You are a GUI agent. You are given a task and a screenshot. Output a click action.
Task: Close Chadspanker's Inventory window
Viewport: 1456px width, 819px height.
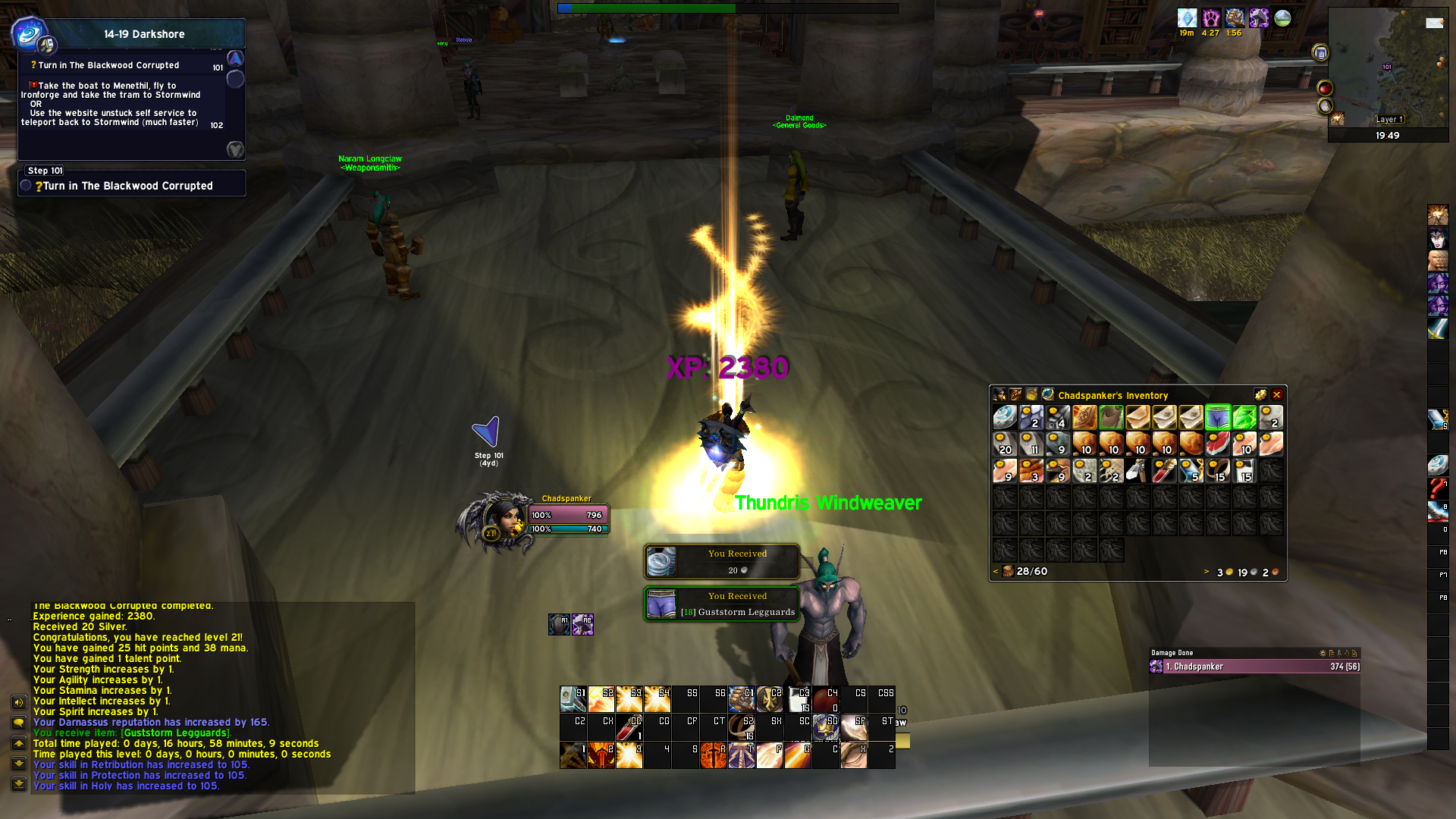pyautogui.click(x=1277, y=395)
